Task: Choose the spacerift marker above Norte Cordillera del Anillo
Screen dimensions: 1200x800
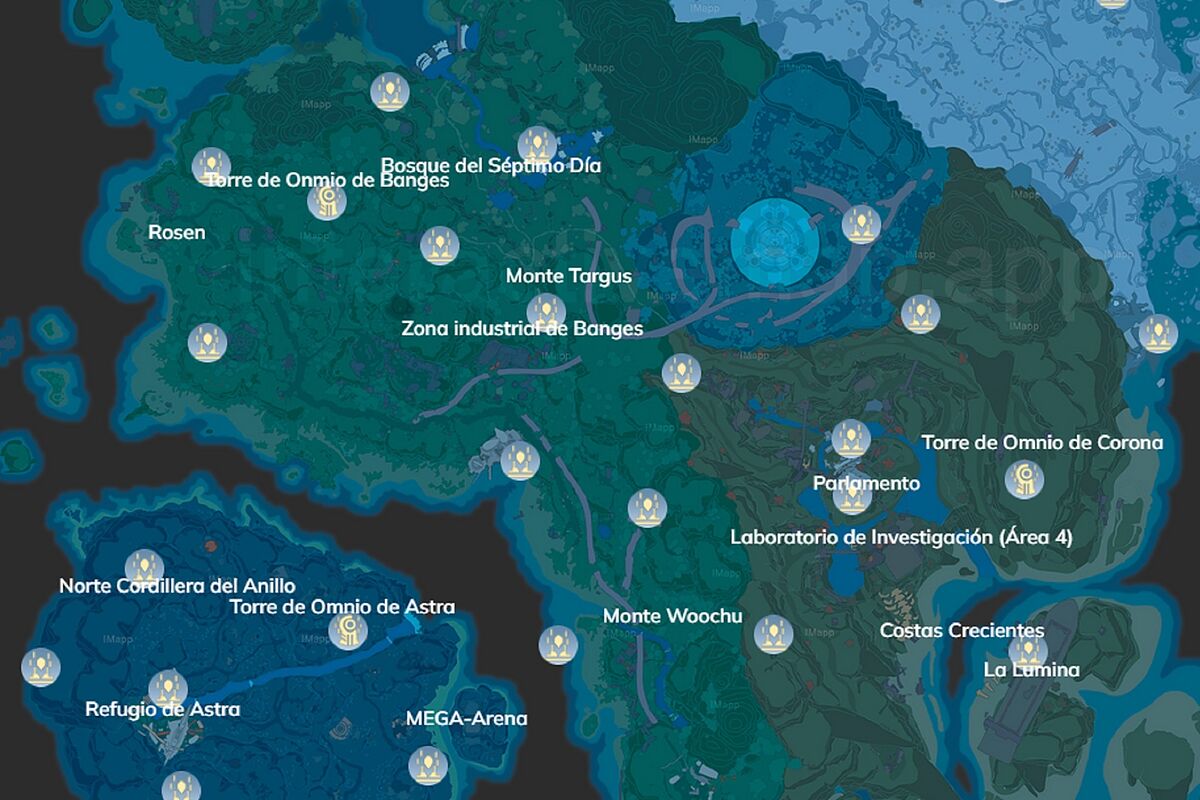Action: (144, 568)
